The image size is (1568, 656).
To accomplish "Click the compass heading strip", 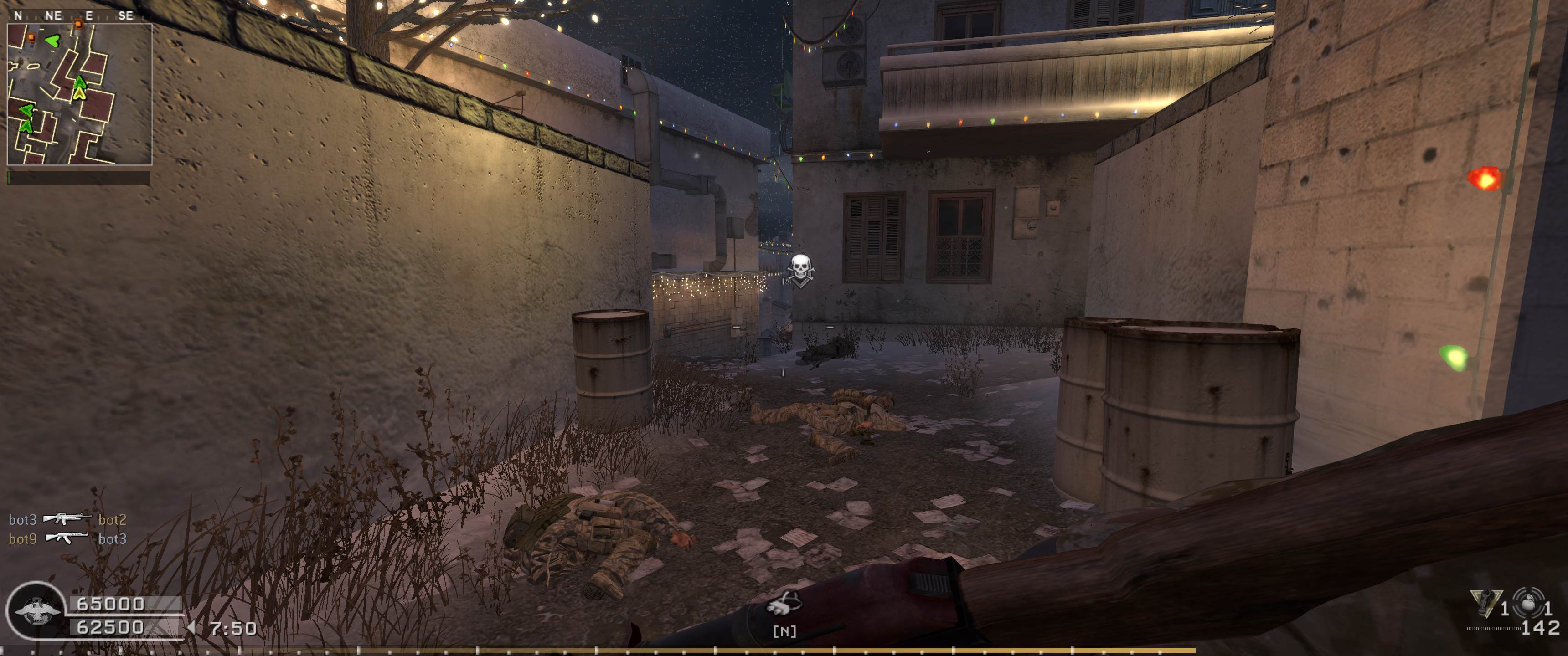I will pyautogui.click(x=73, y=16).
